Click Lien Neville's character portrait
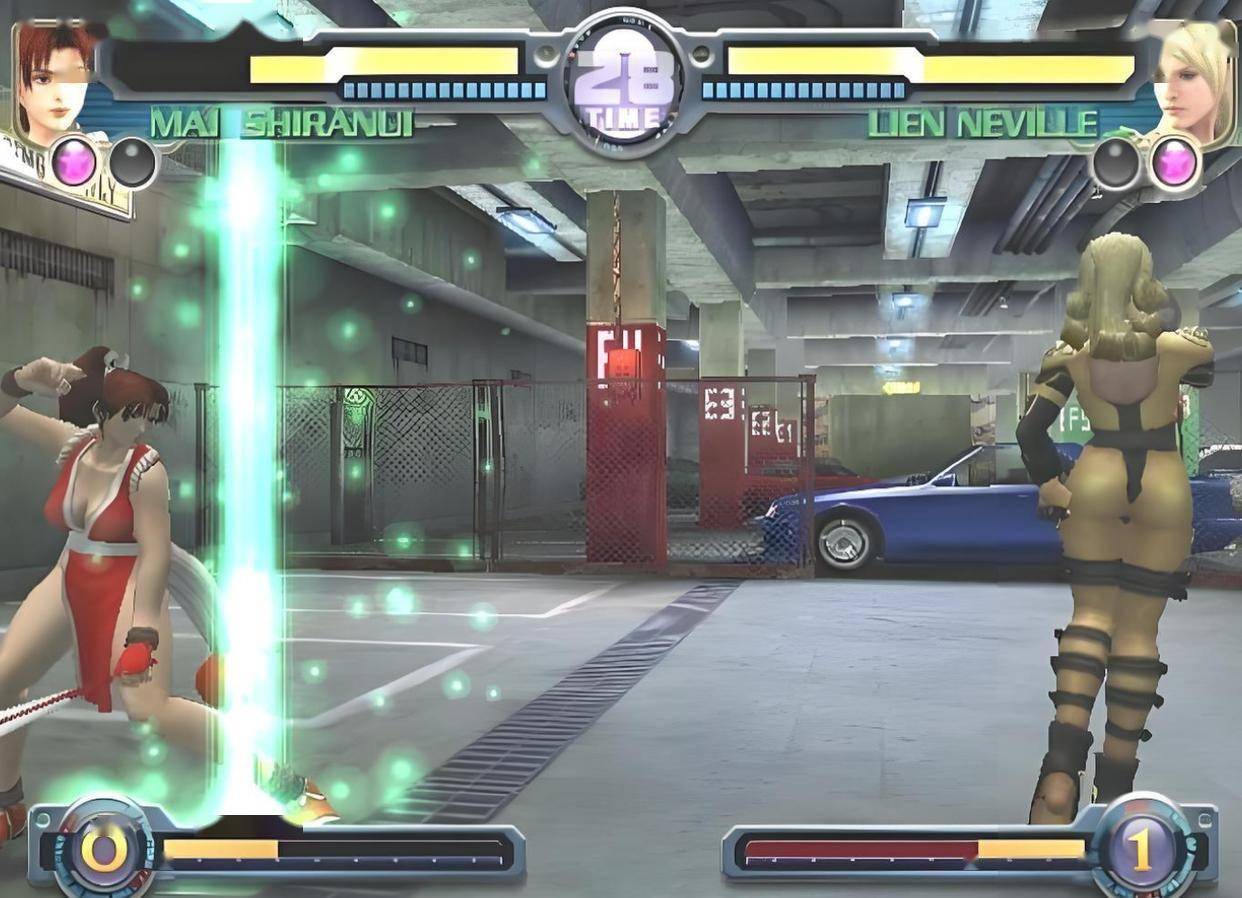This screenshot has height=898, width=1242. click(1192, 80)
